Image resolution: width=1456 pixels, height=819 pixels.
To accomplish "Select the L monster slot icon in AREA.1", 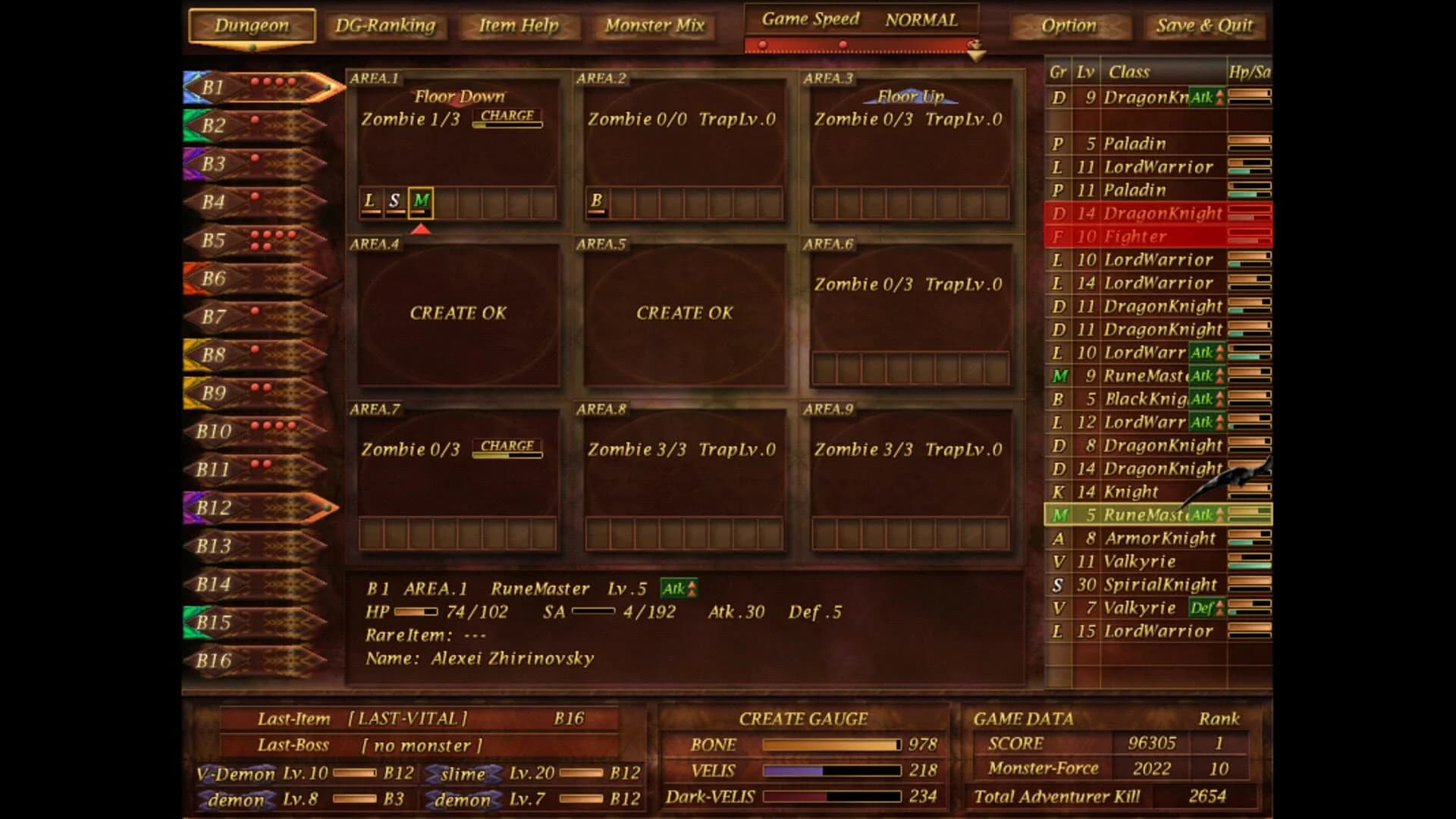I will (x=371, y=201).
